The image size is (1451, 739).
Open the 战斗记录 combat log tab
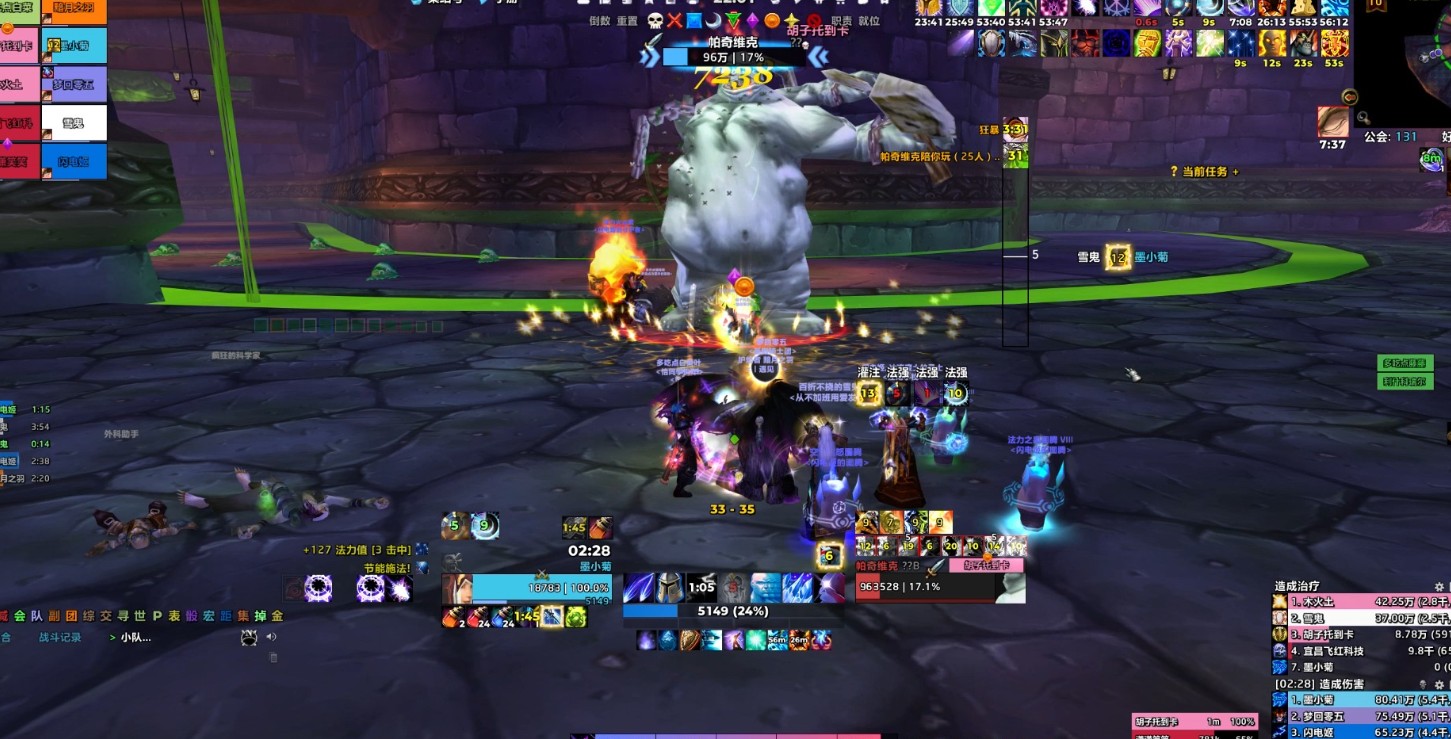point(60,637)
